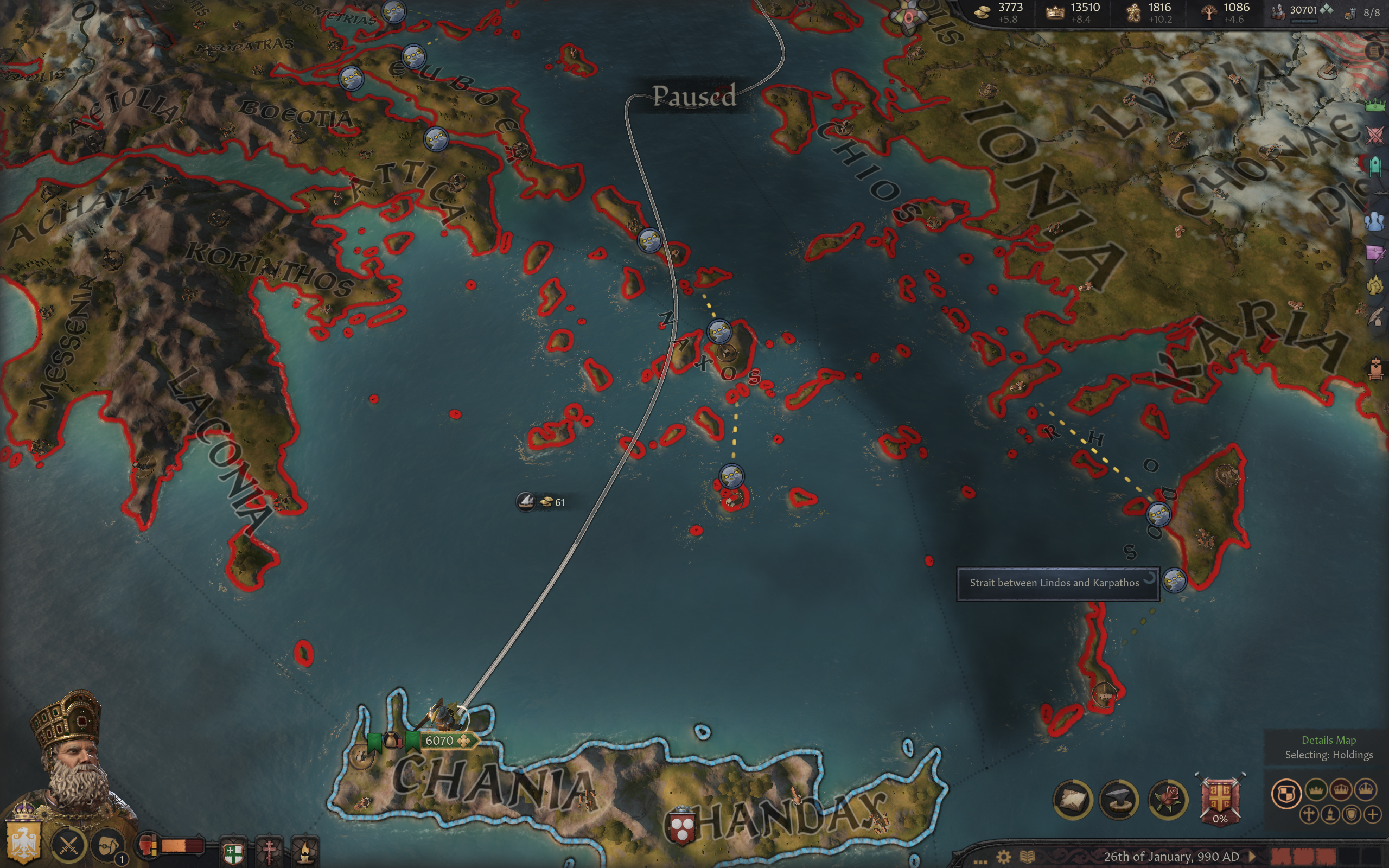The width and height of the screenshot is (1389, 868).
Task: Open the green cross dynasty shield
Action: click(233, 853)
